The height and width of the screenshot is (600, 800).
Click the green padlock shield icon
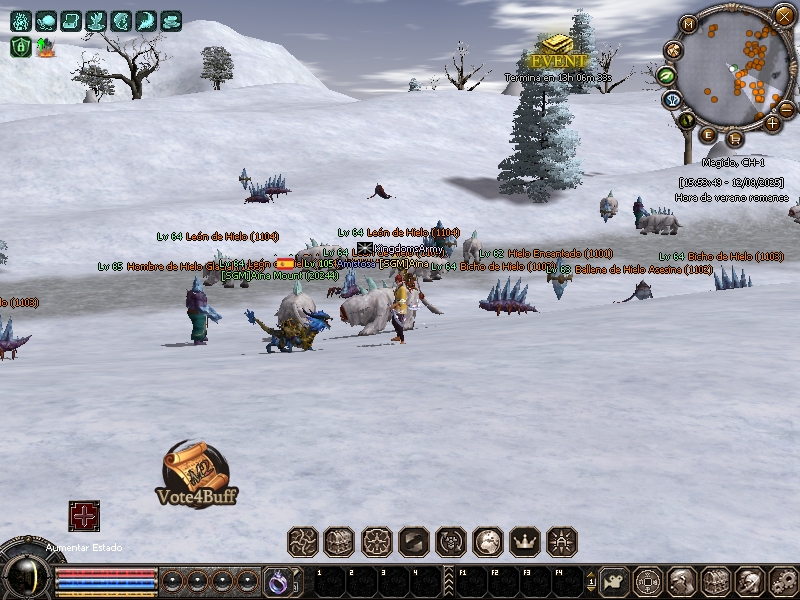pyautogui.click(x=19, y=46)
